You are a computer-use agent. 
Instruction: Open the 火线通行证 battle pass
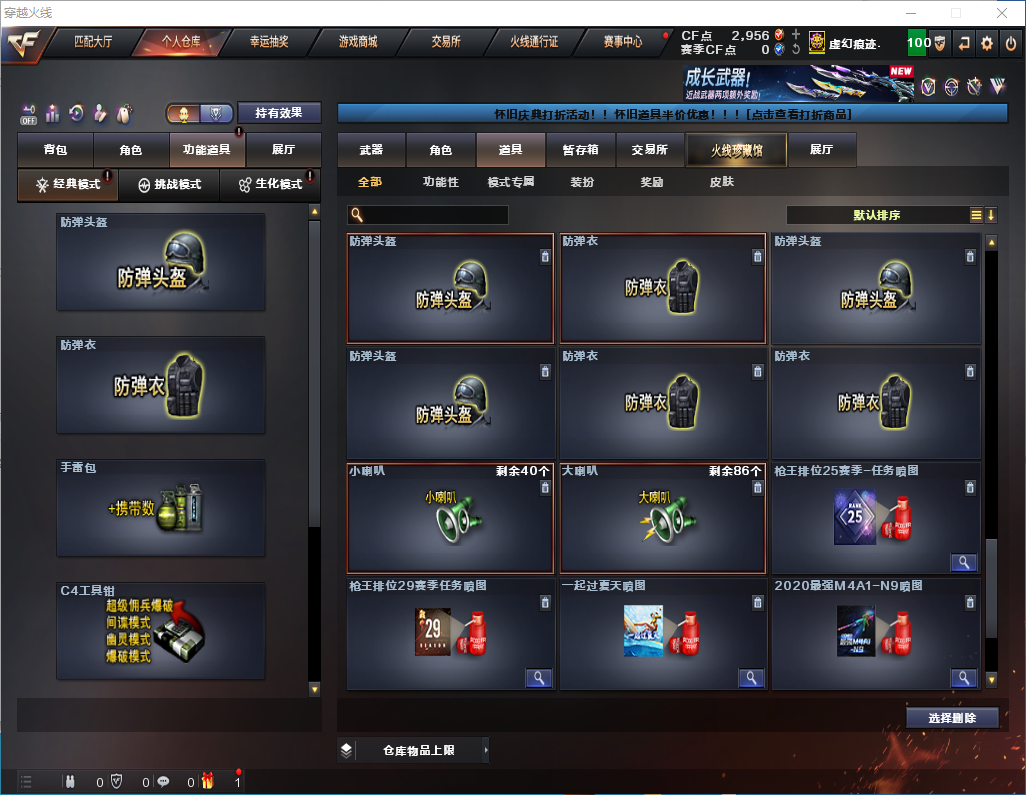534,42
